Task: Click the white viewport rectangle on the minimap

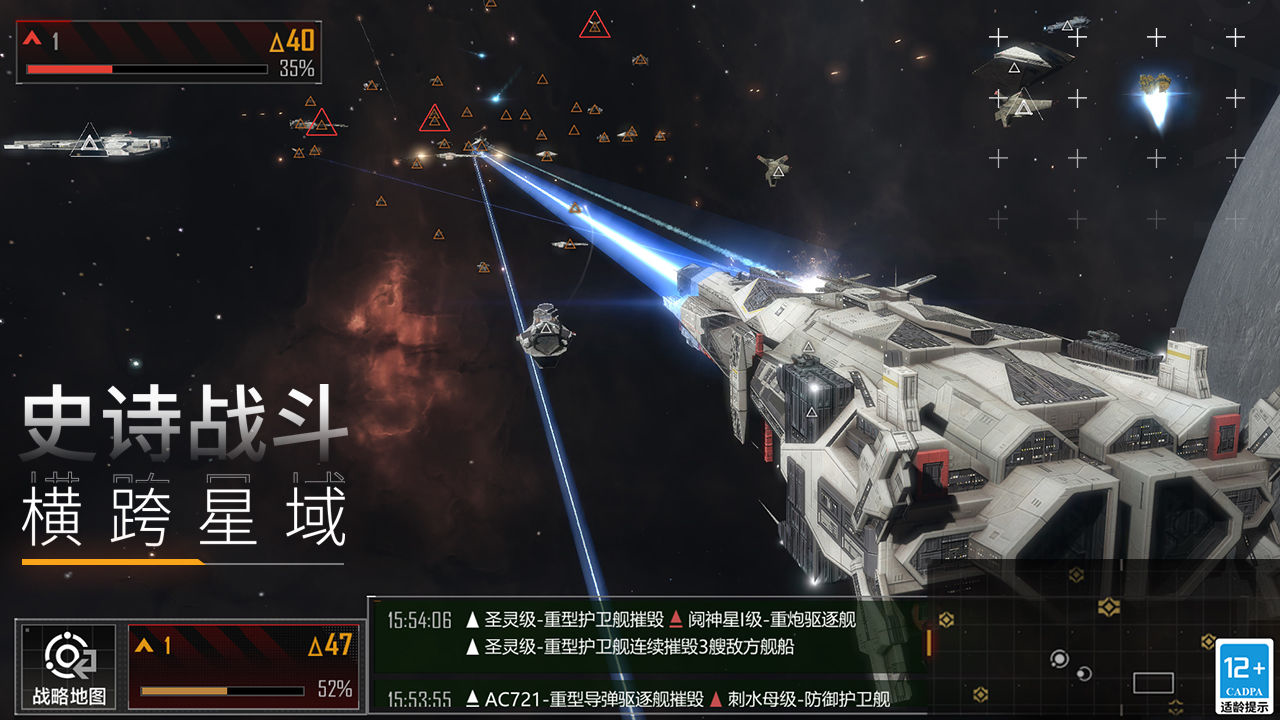Action: point(1152,681)
